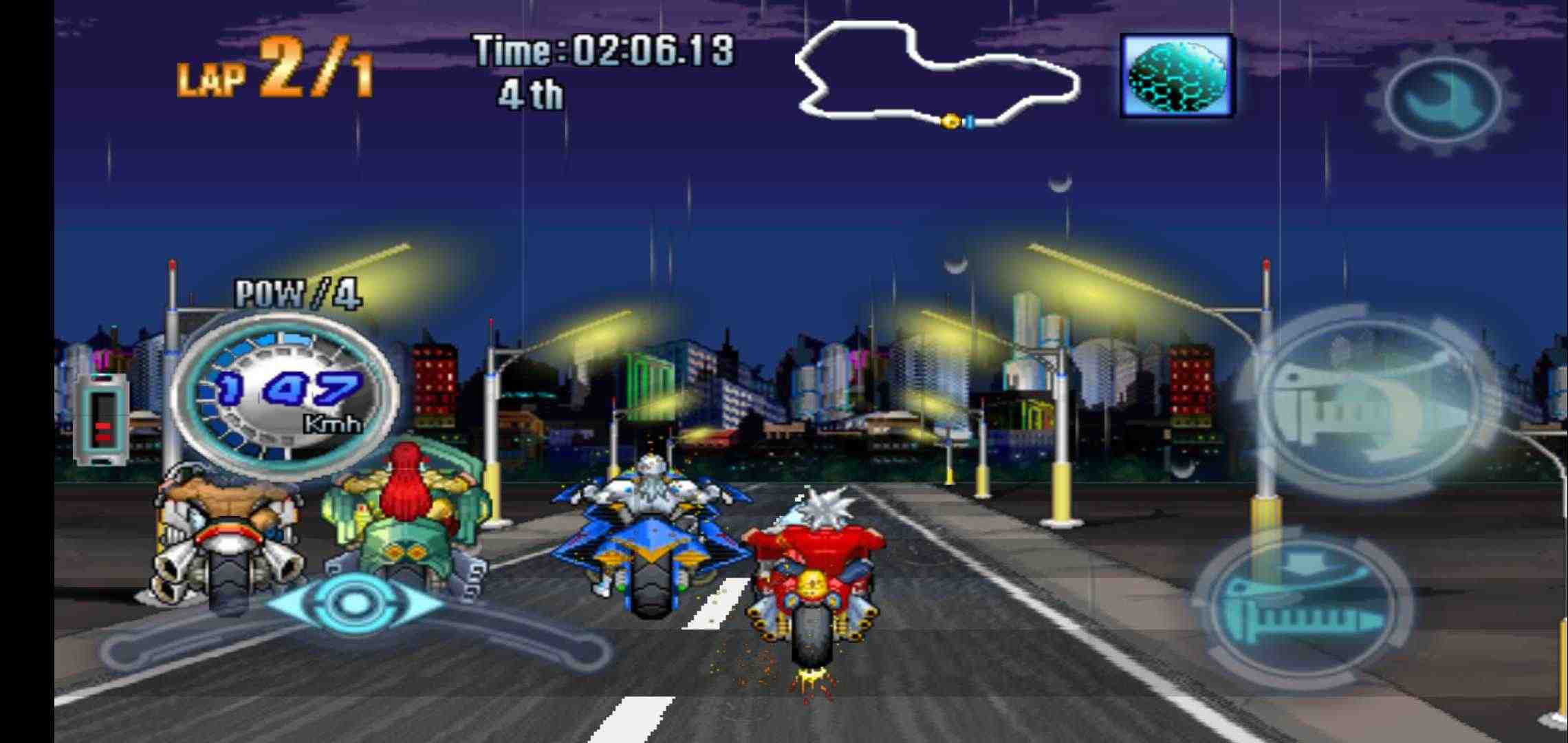Open the wrench gear settings button
Image resolution: width=1568 pixels, height=743 pixels.
point(1442,98)
